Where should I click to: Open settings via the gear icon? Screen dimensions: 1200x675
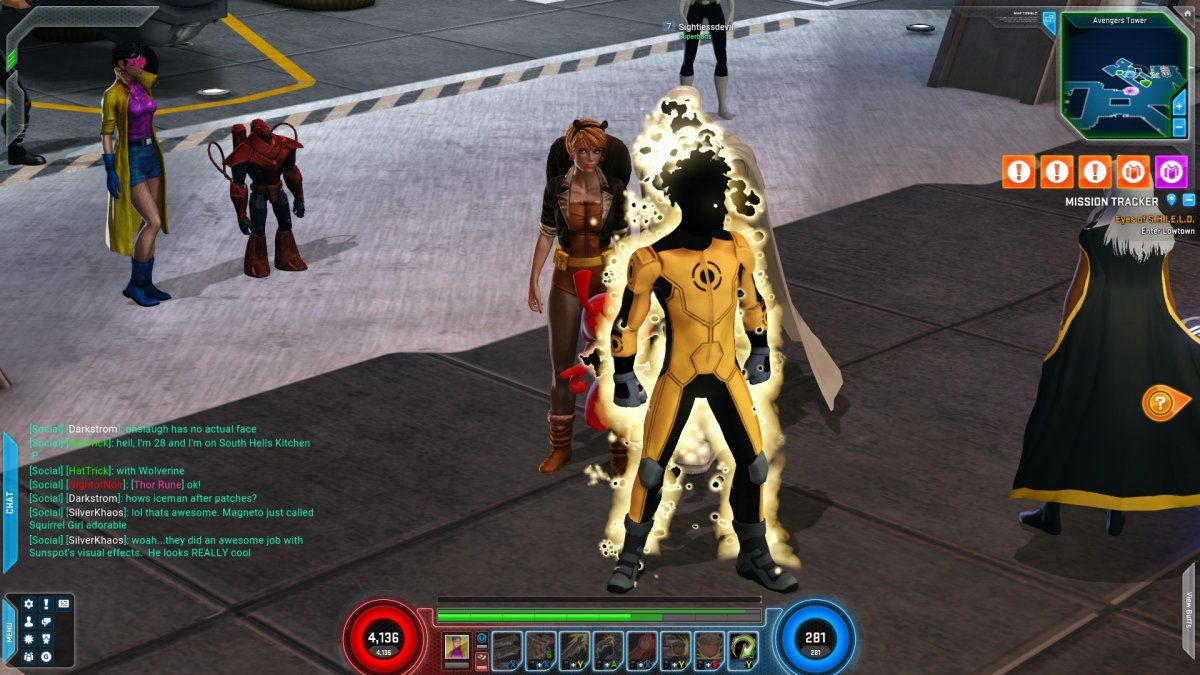click(28, 604)
